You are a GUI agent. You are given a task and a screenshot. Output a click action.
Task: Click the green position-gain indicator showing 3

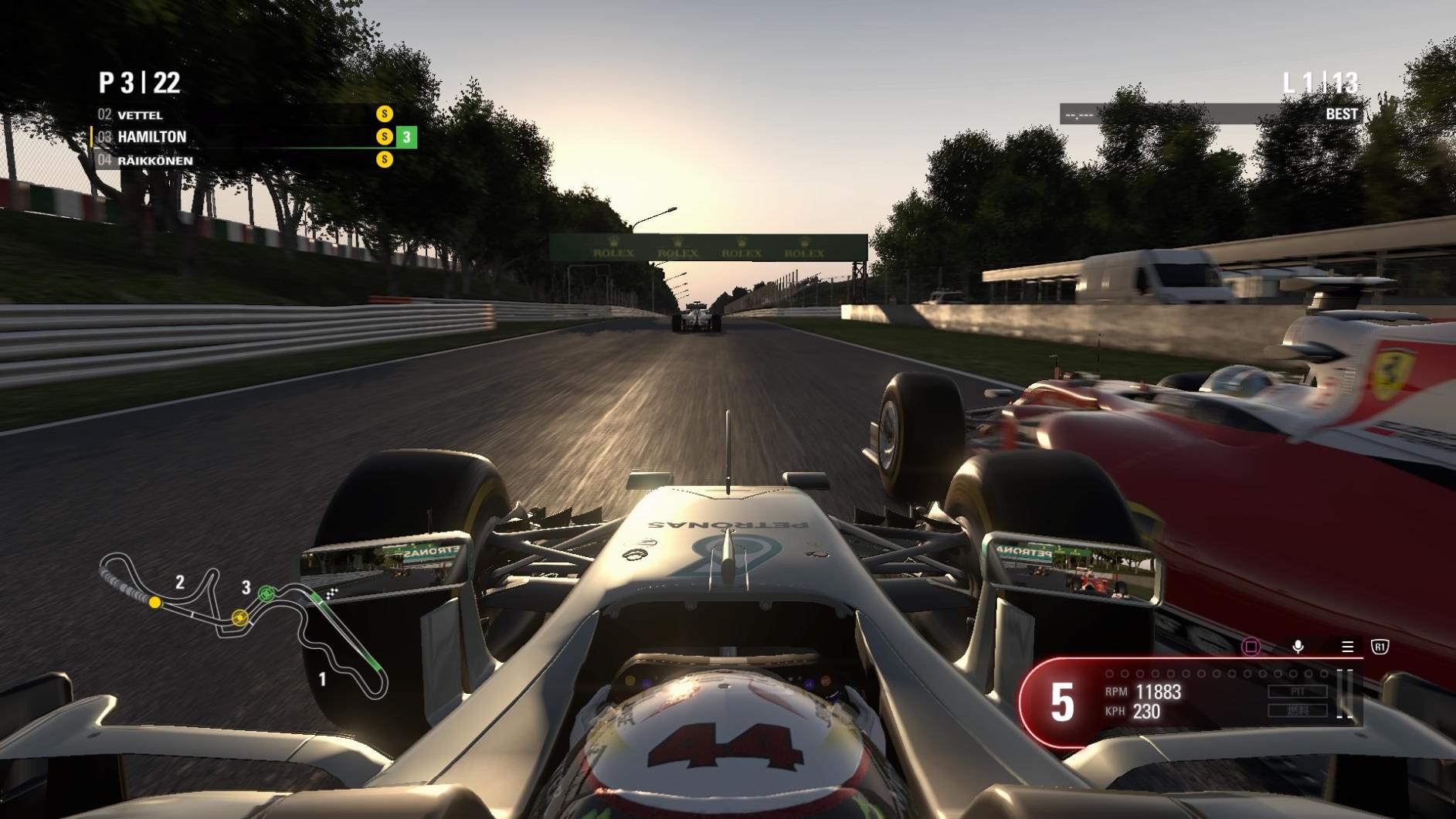click(x=405, y=136)
